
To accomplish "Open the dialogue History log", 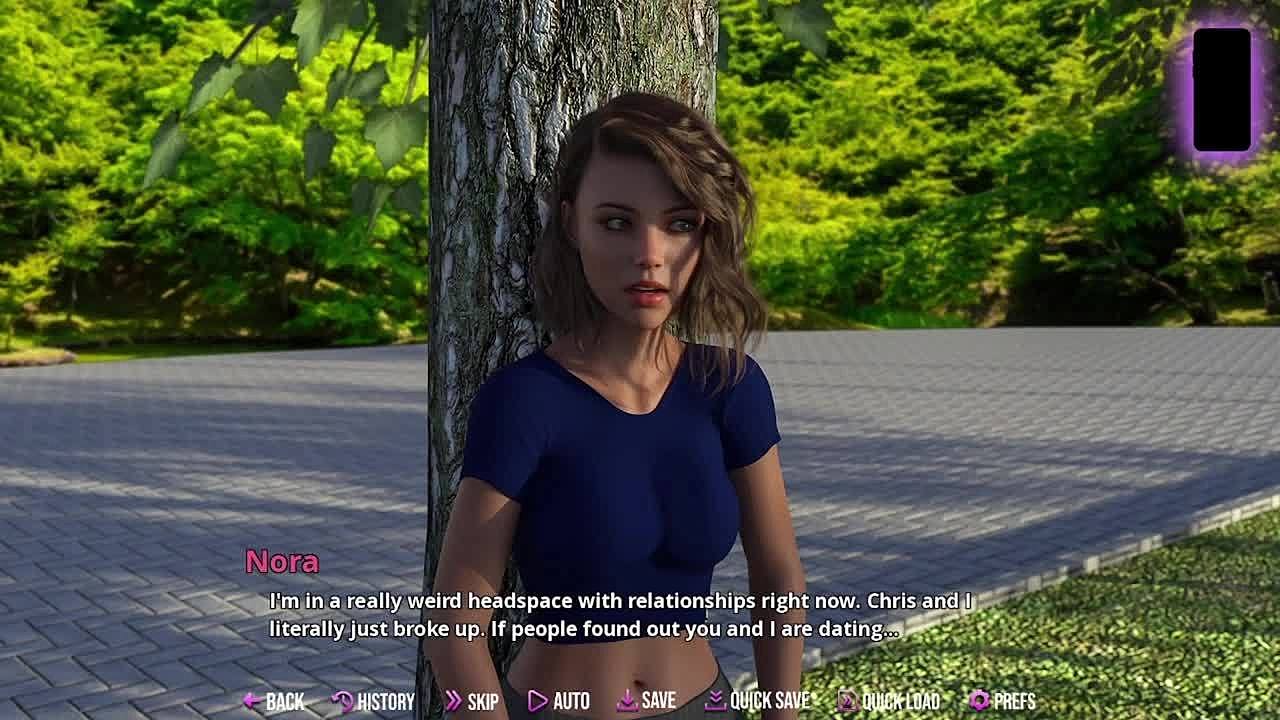I will [373, 701].
